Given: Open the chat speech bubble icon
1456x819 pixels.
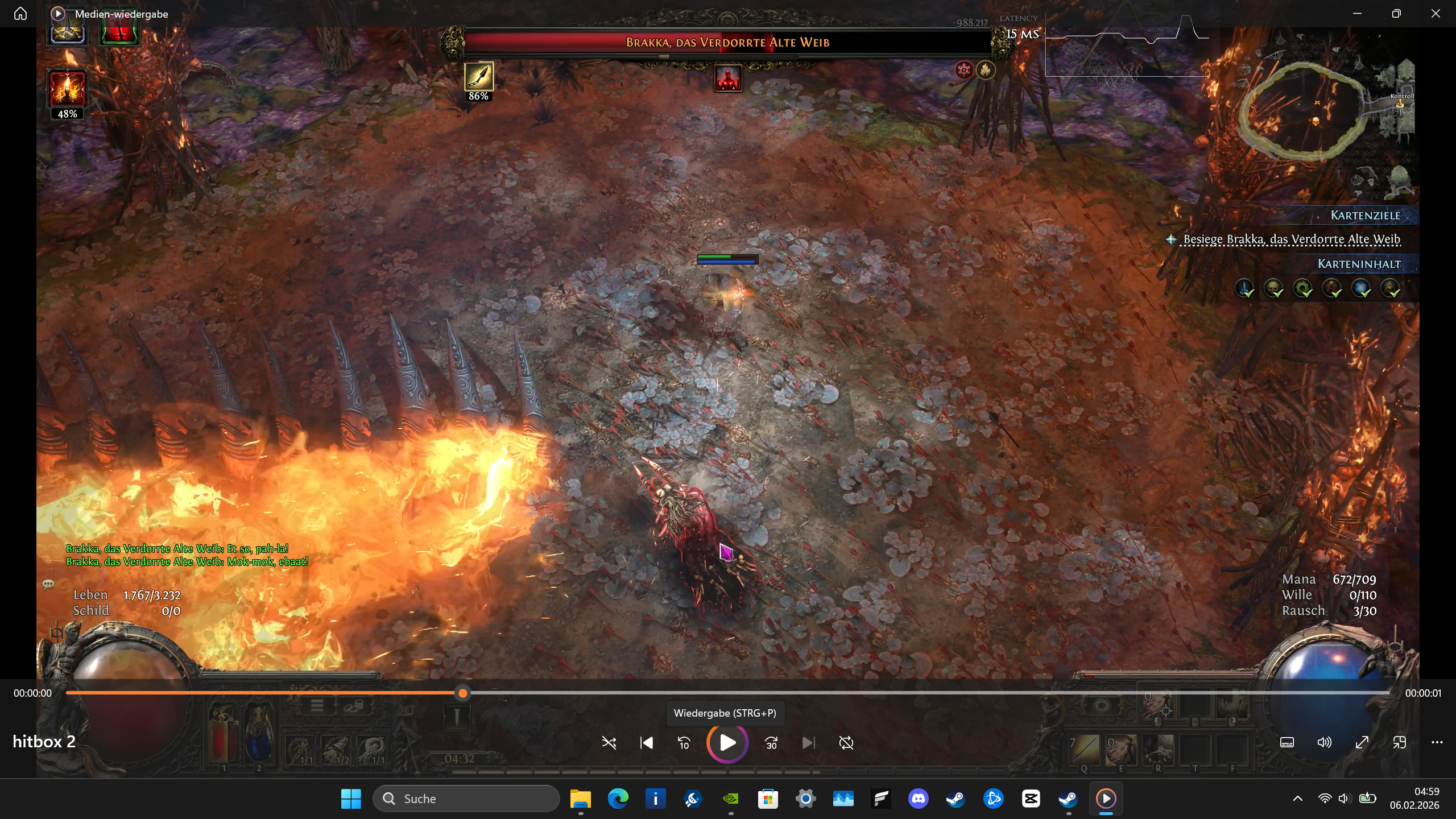Looking at the screenshot, I should point(48,584).
